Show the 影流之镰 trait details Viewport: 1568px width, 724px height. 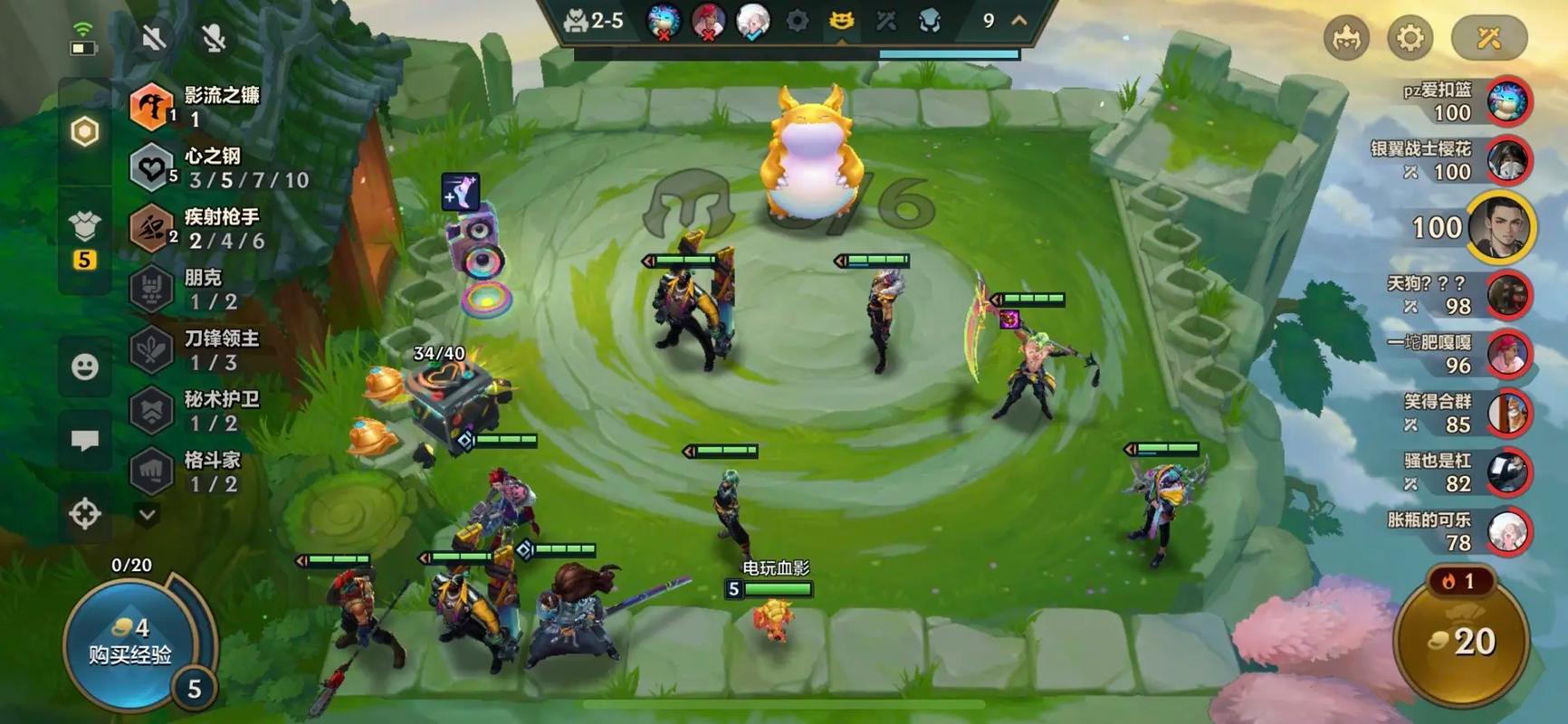(221, 107)
